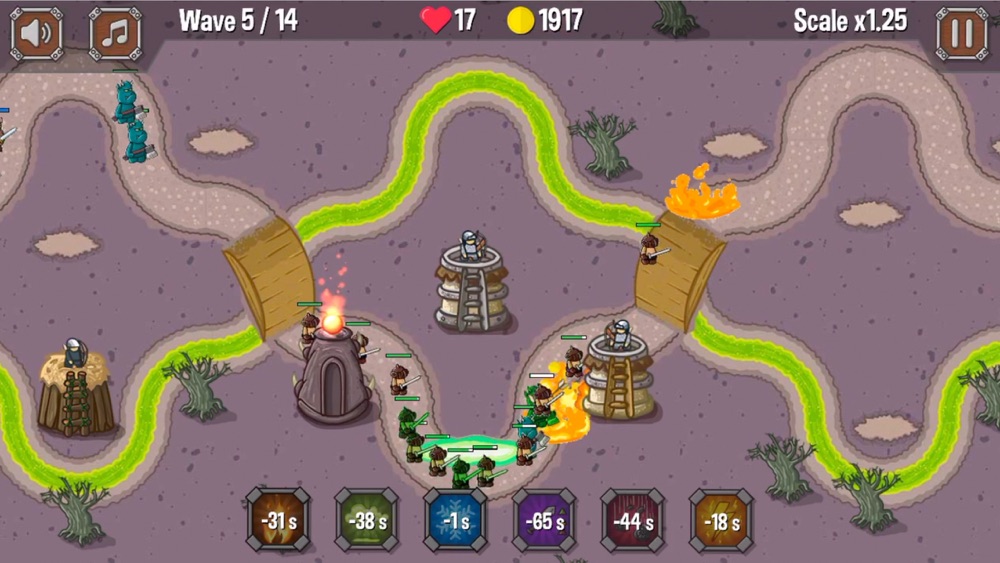
Task: Trigger the dark red ability with 44s cooldown
Action: pos(633,520)
